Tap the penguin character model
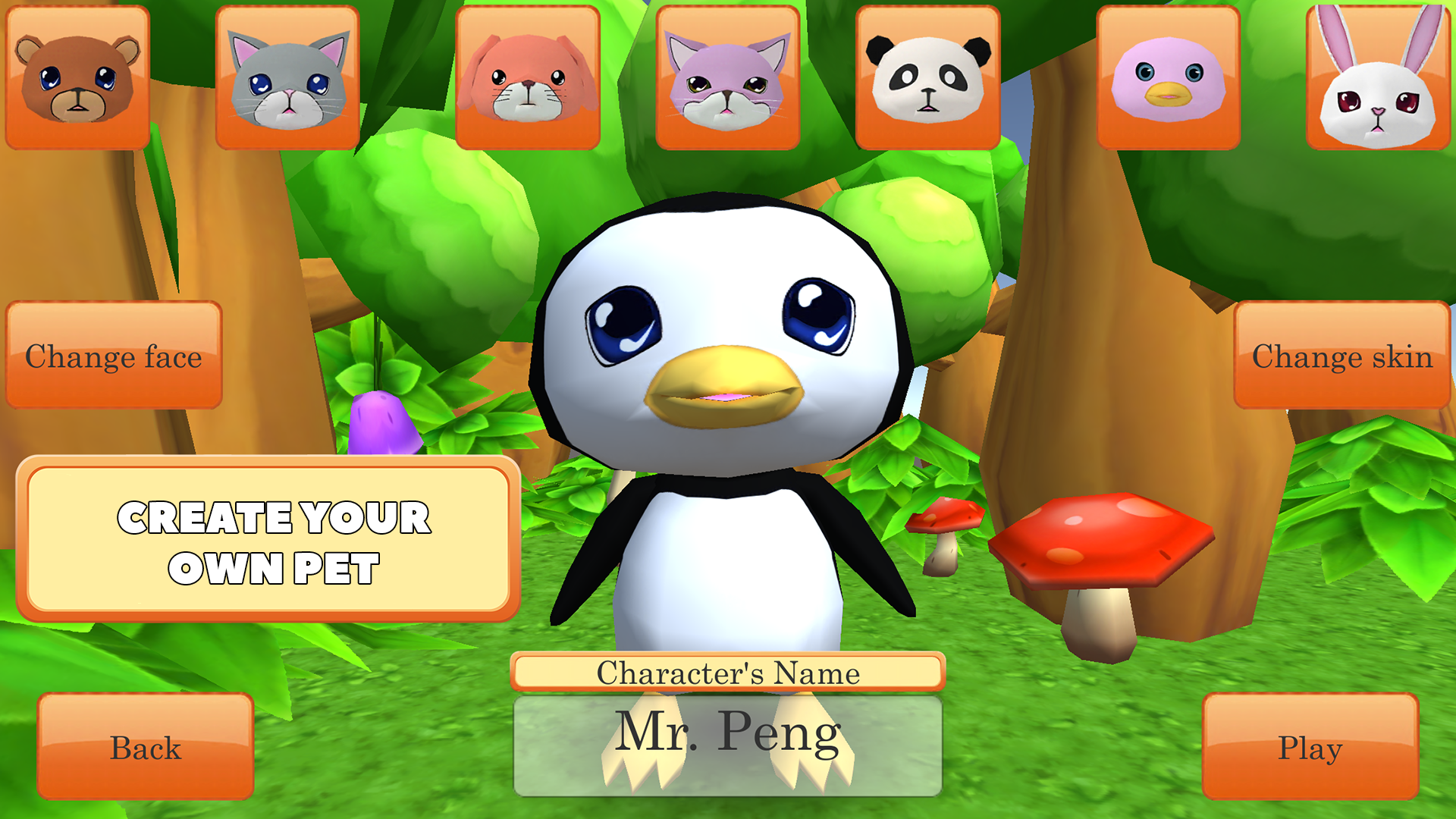1456x819 pixels. (x=728, y=425)
